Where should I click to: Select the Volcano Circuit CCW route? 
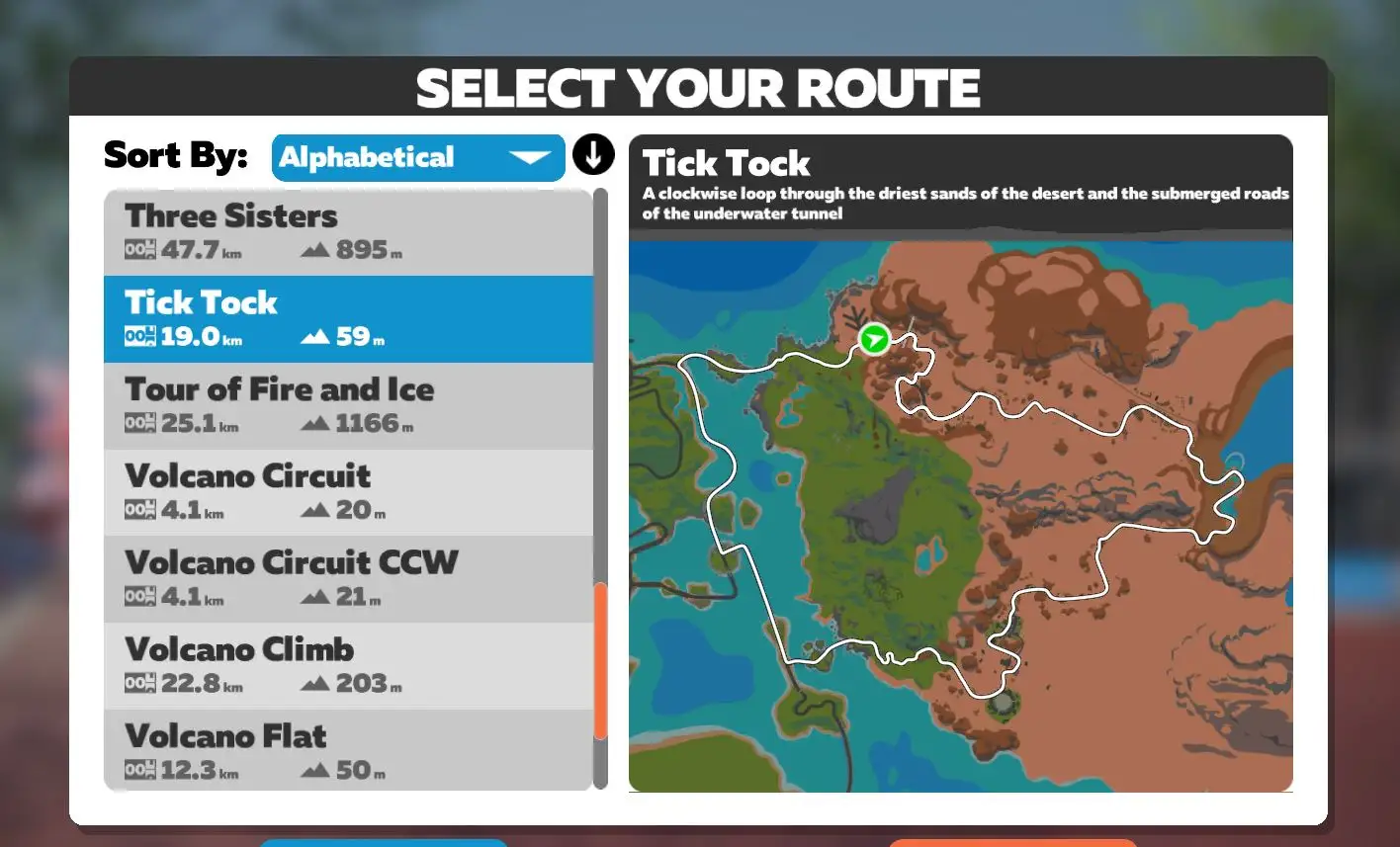[348, 579]
